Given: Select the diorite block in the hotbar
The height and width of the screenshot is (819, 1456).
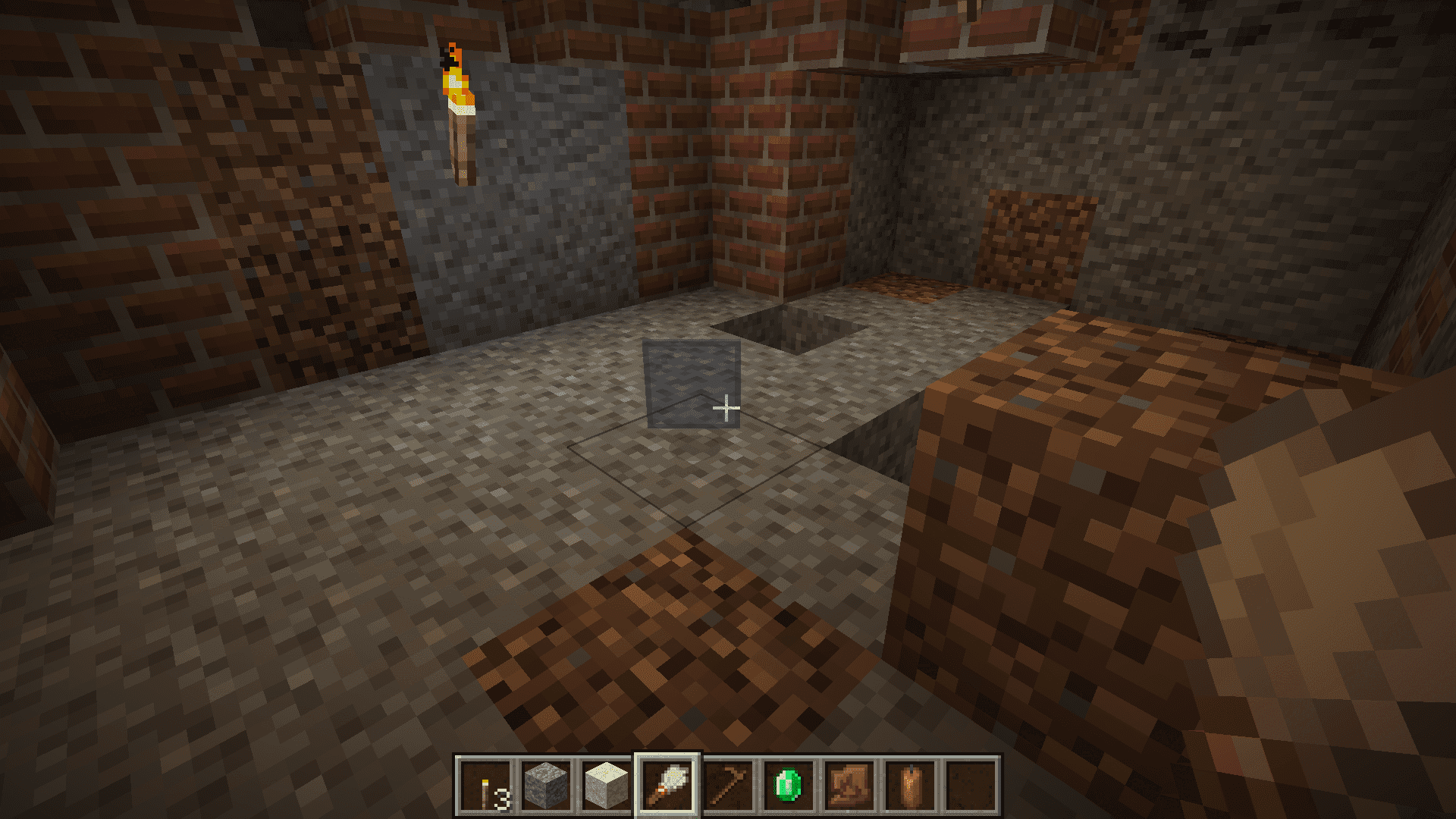Looking at the screenshot, I should 607,786.
